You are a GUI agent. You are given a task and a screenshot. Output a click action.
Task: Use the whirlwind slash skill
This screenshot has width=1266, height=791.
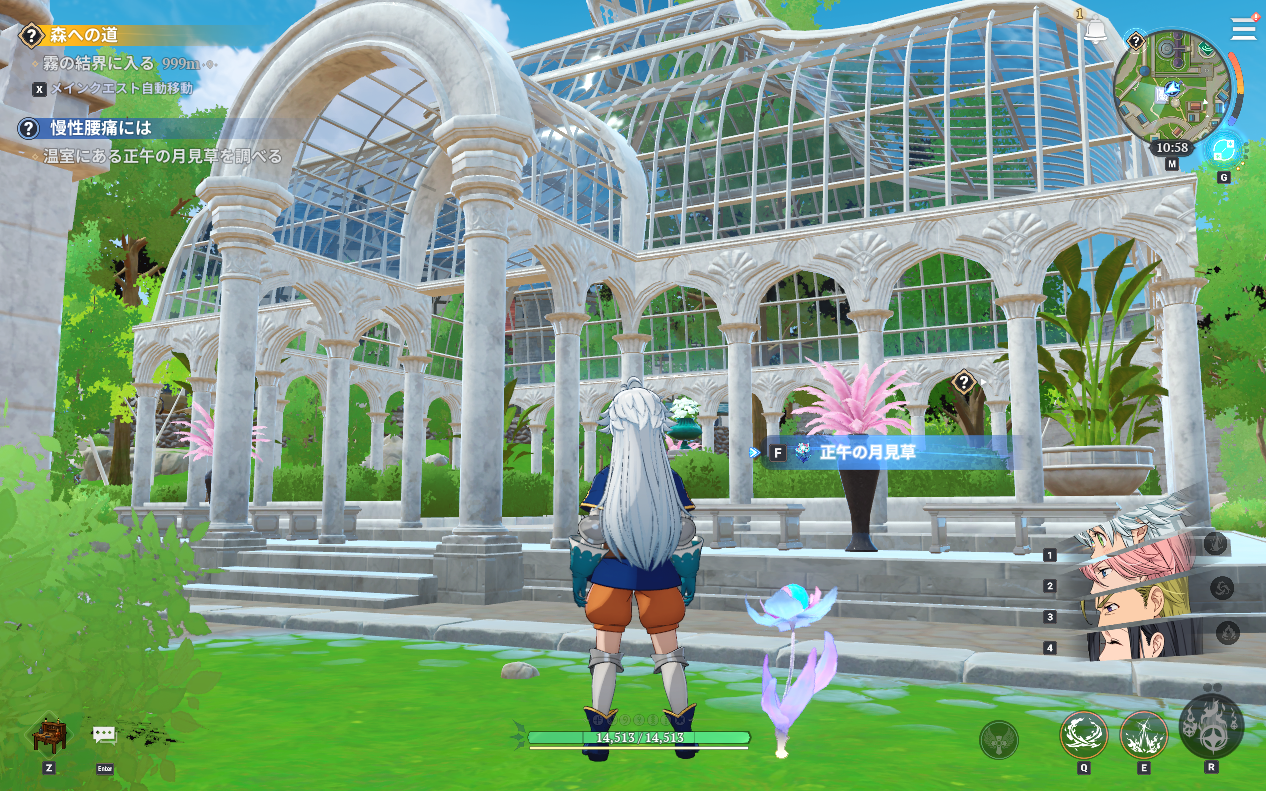point(1083,734)
